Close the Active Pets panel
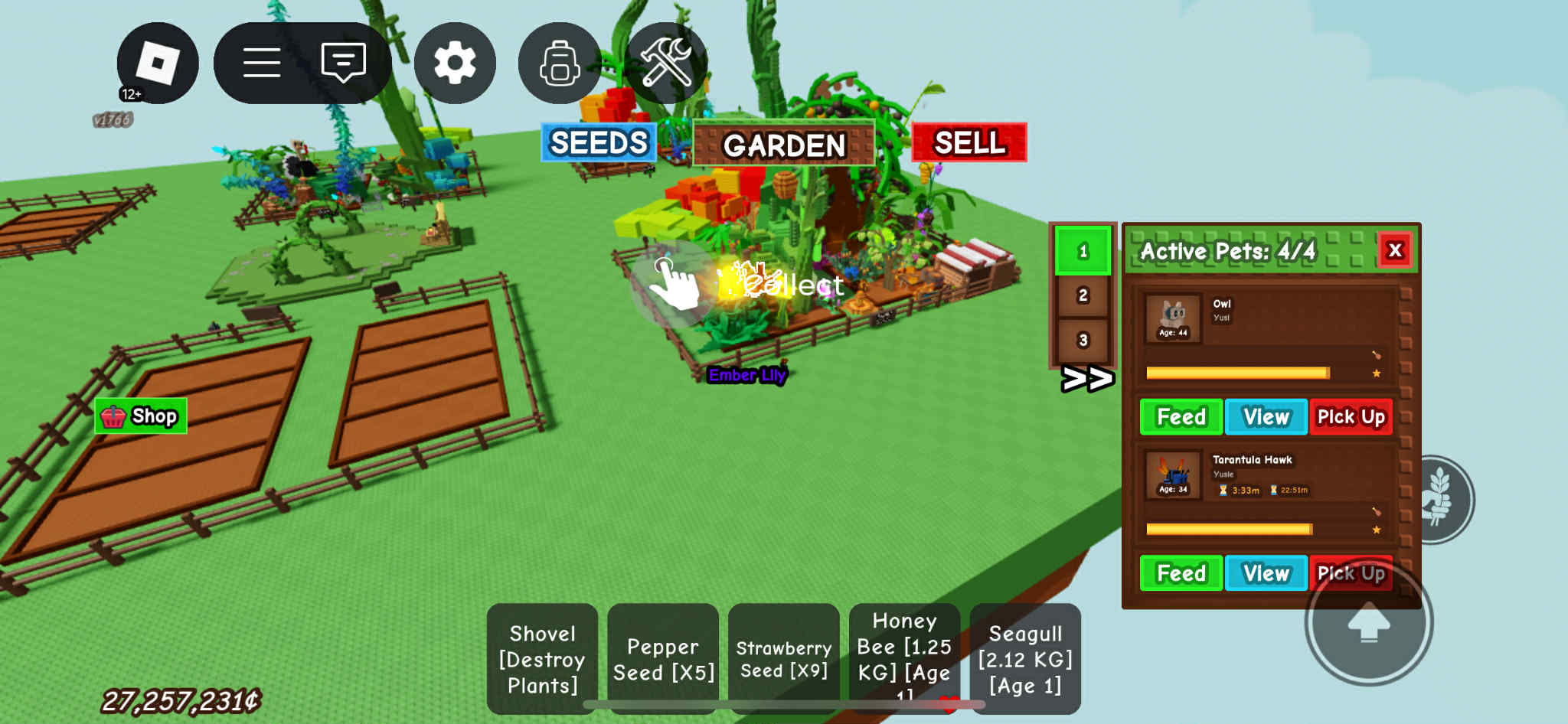 (x=1395, y=250)
